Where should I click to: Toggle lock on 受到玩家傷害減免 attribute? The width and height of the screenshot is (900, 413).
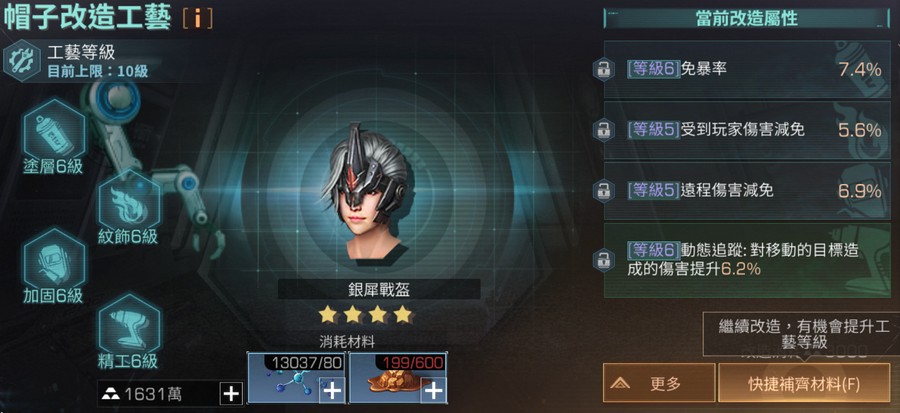tap(603, 130)
